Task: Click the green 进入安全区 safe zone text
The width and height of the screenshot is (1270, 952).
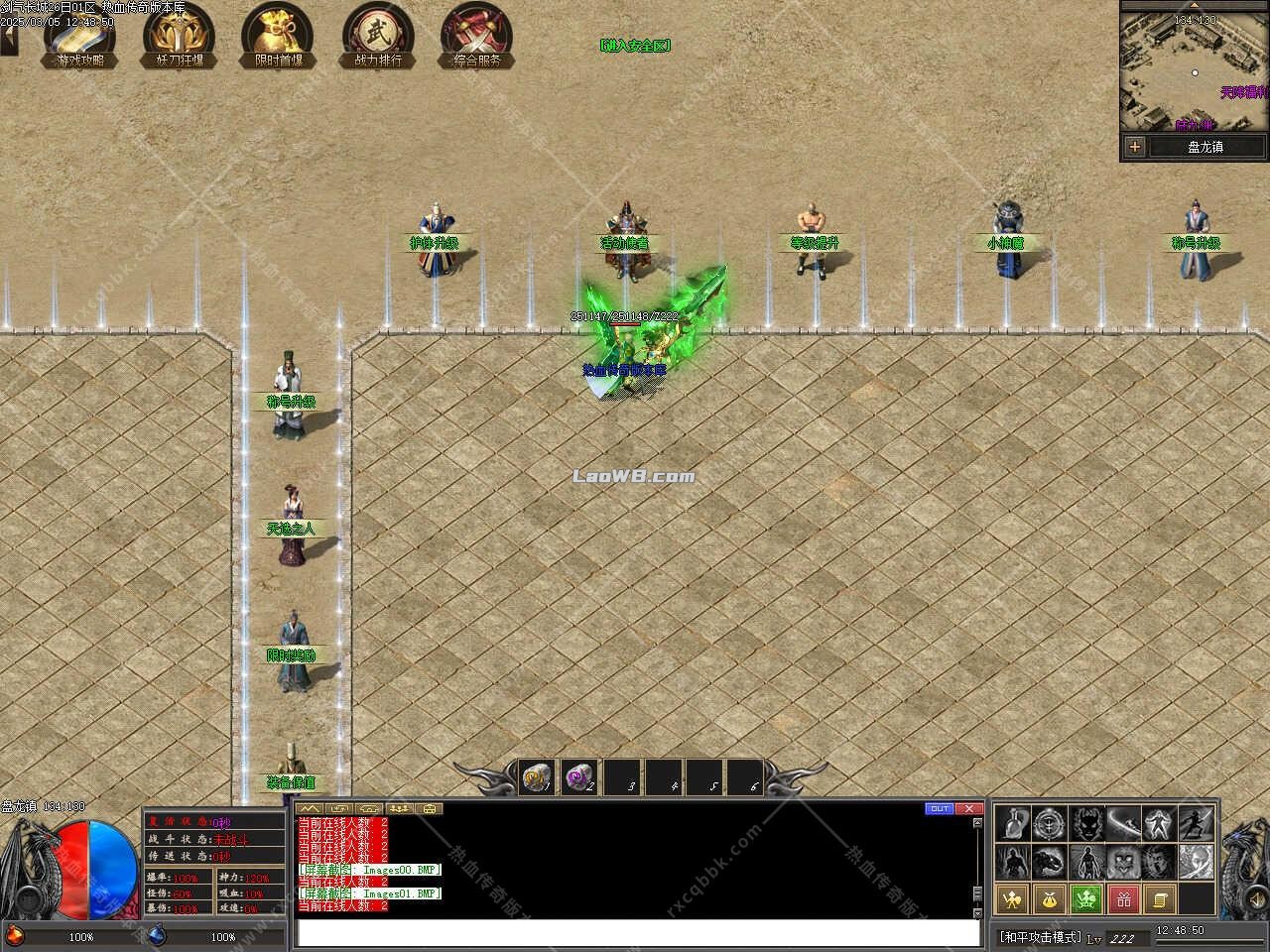Action: (636, 44)
